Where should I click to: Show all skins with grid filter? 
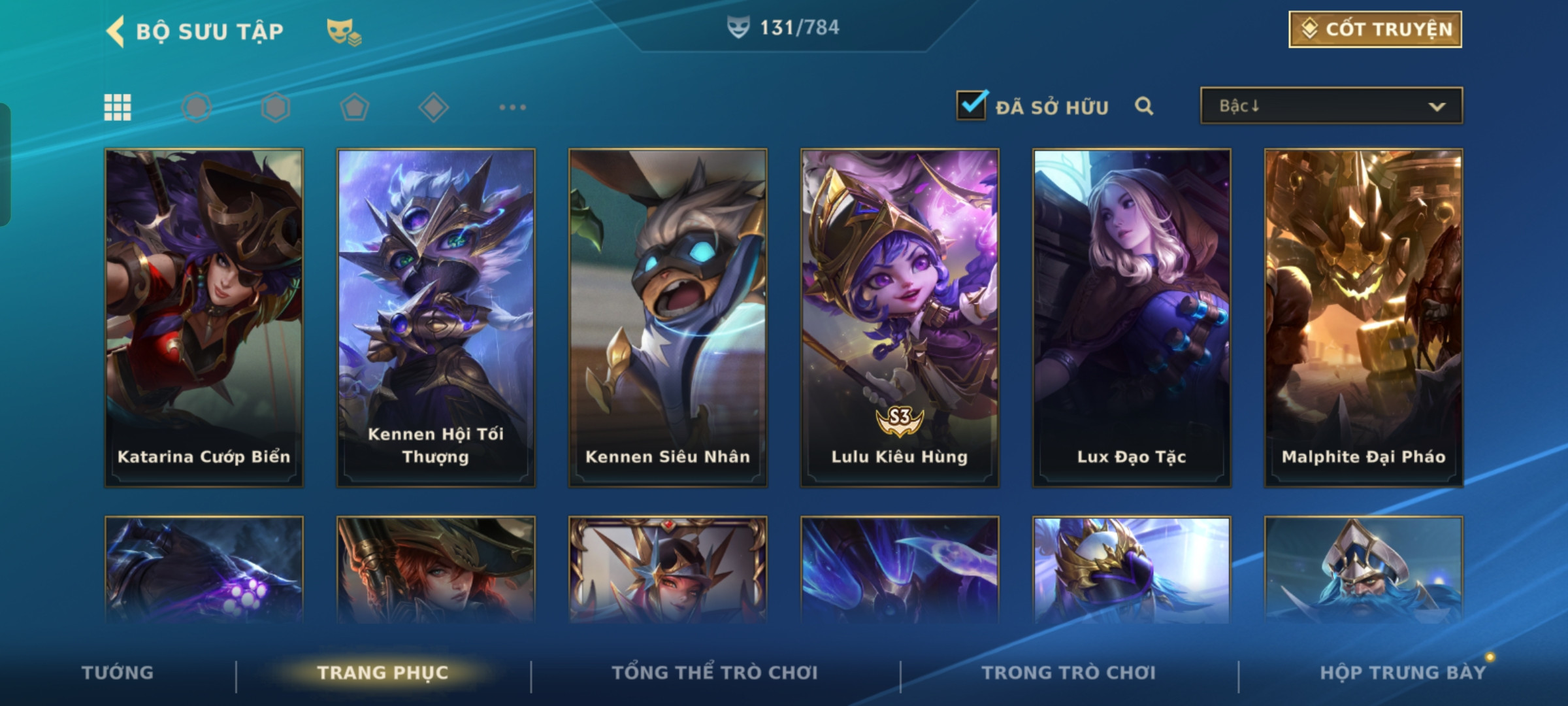coord(118,107)
